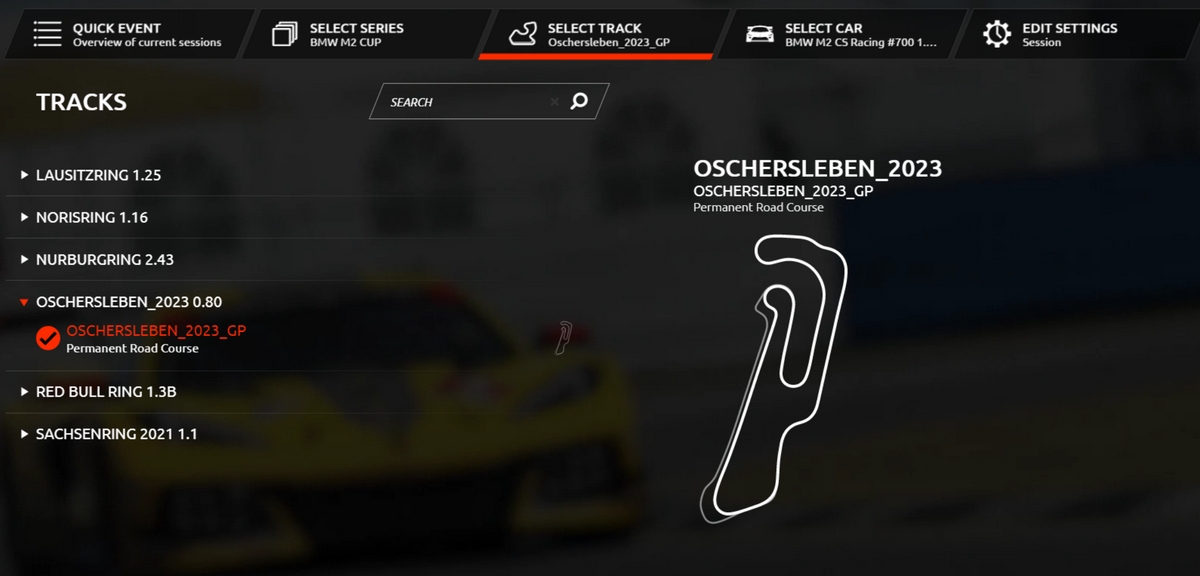Expand the Lausitzring 1.25 track entry
Screen dimensions: 1200x576
pyautogui.click(x=98, y=175)
